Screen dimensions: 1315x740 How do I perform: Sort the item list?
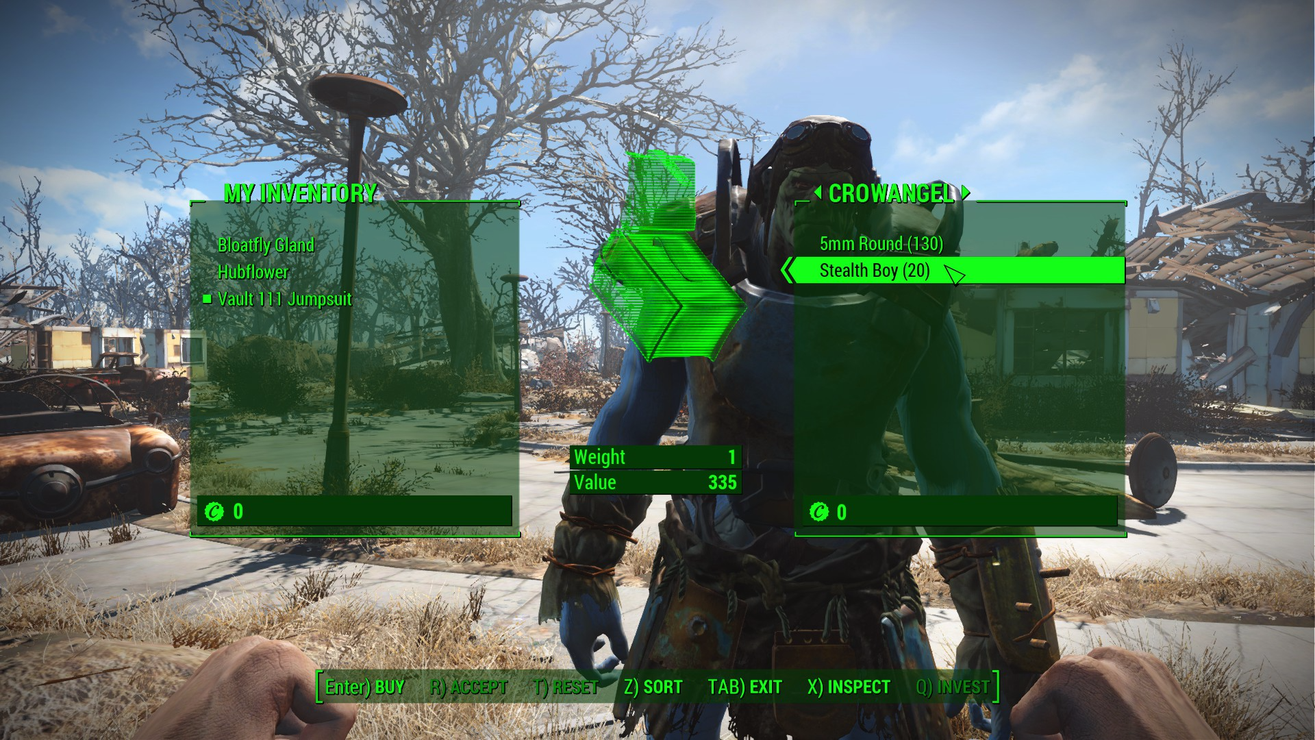652,687
